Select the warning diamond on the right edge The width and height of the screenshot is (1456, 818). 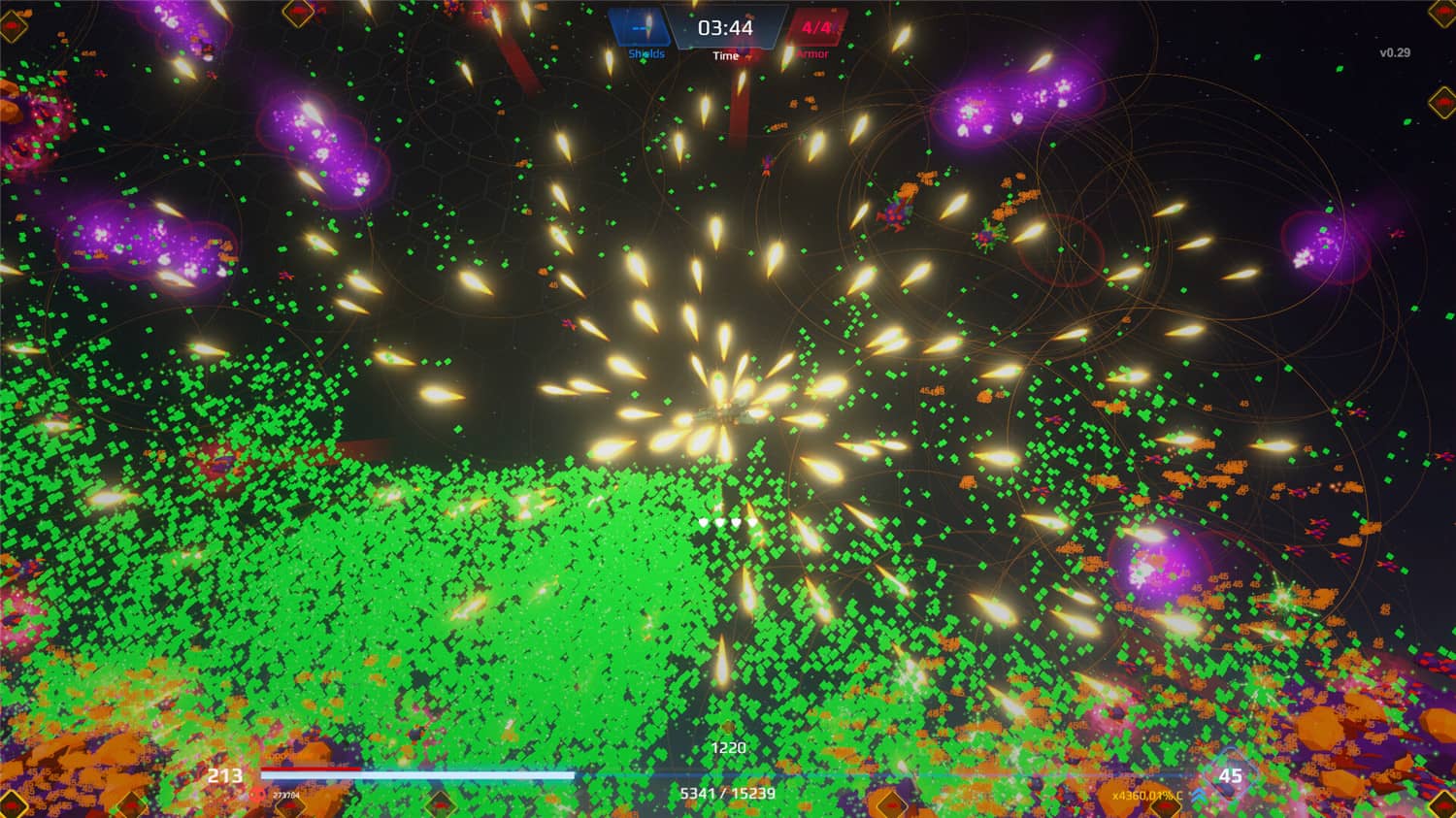click(1443, 101)
